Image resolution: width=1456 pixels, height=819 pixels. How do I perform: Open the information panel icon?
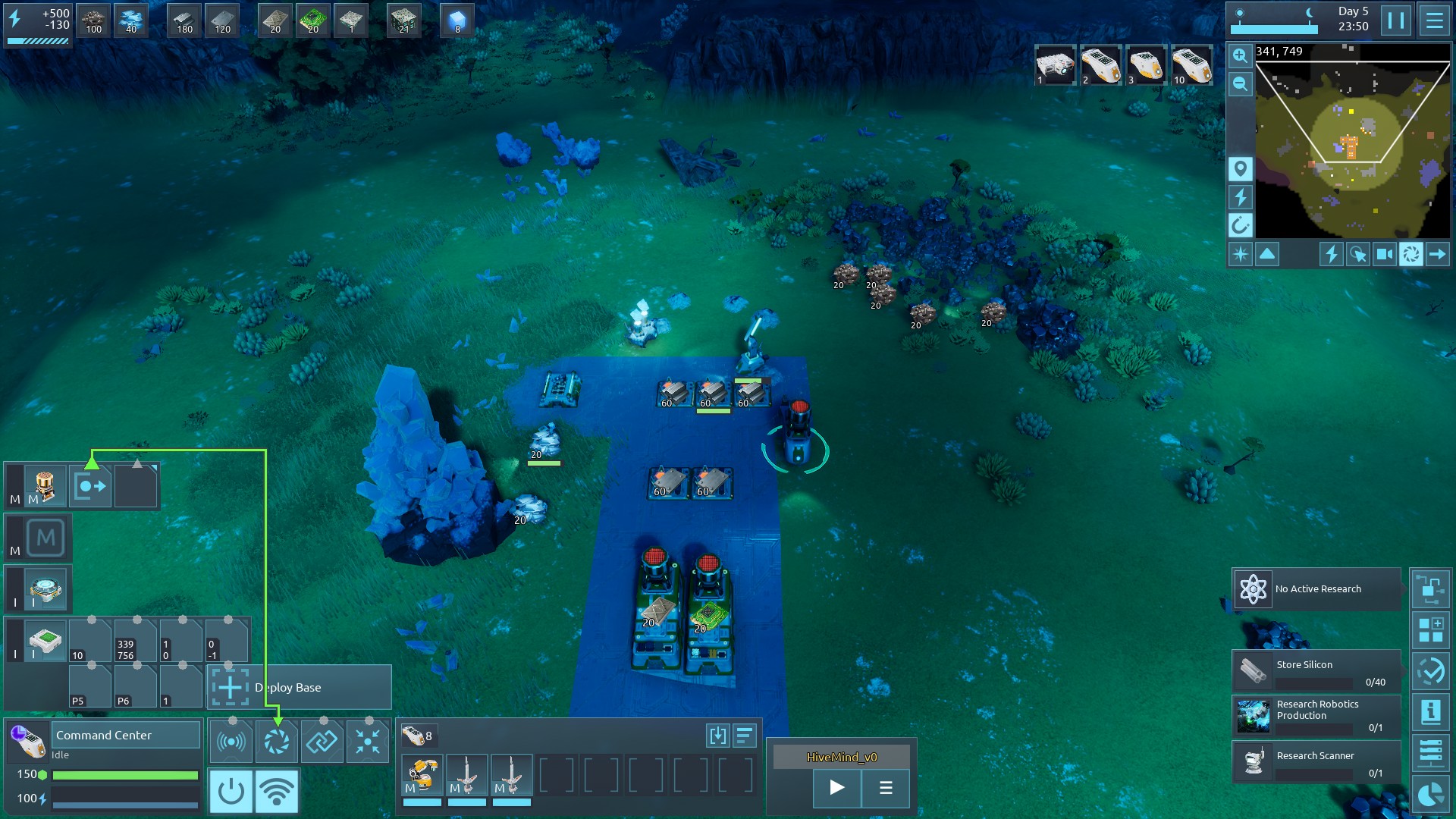(x=1430, y=711)
